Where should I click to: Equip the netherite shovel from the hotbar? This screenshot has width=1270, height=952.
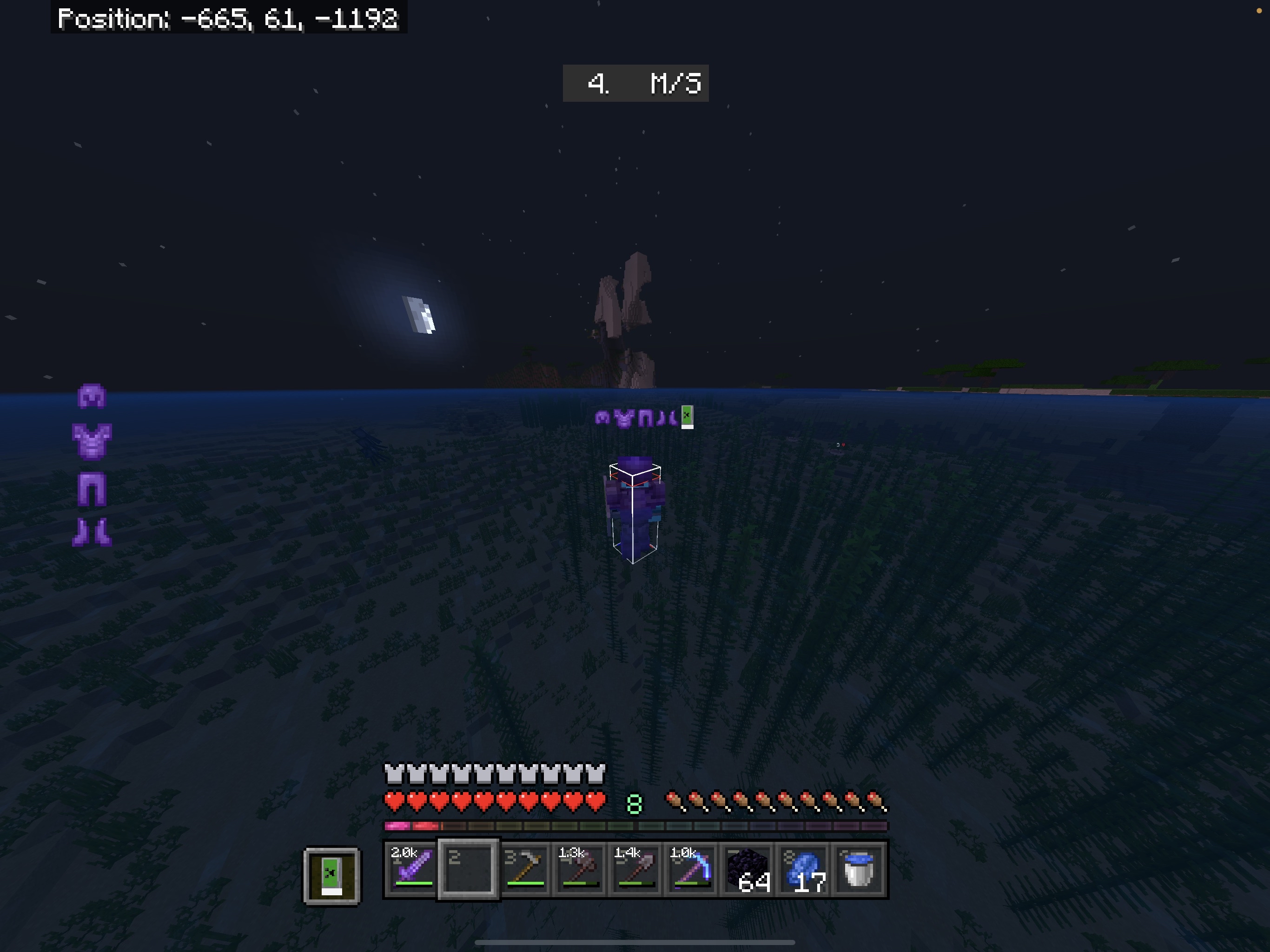[x=636, y=869]
